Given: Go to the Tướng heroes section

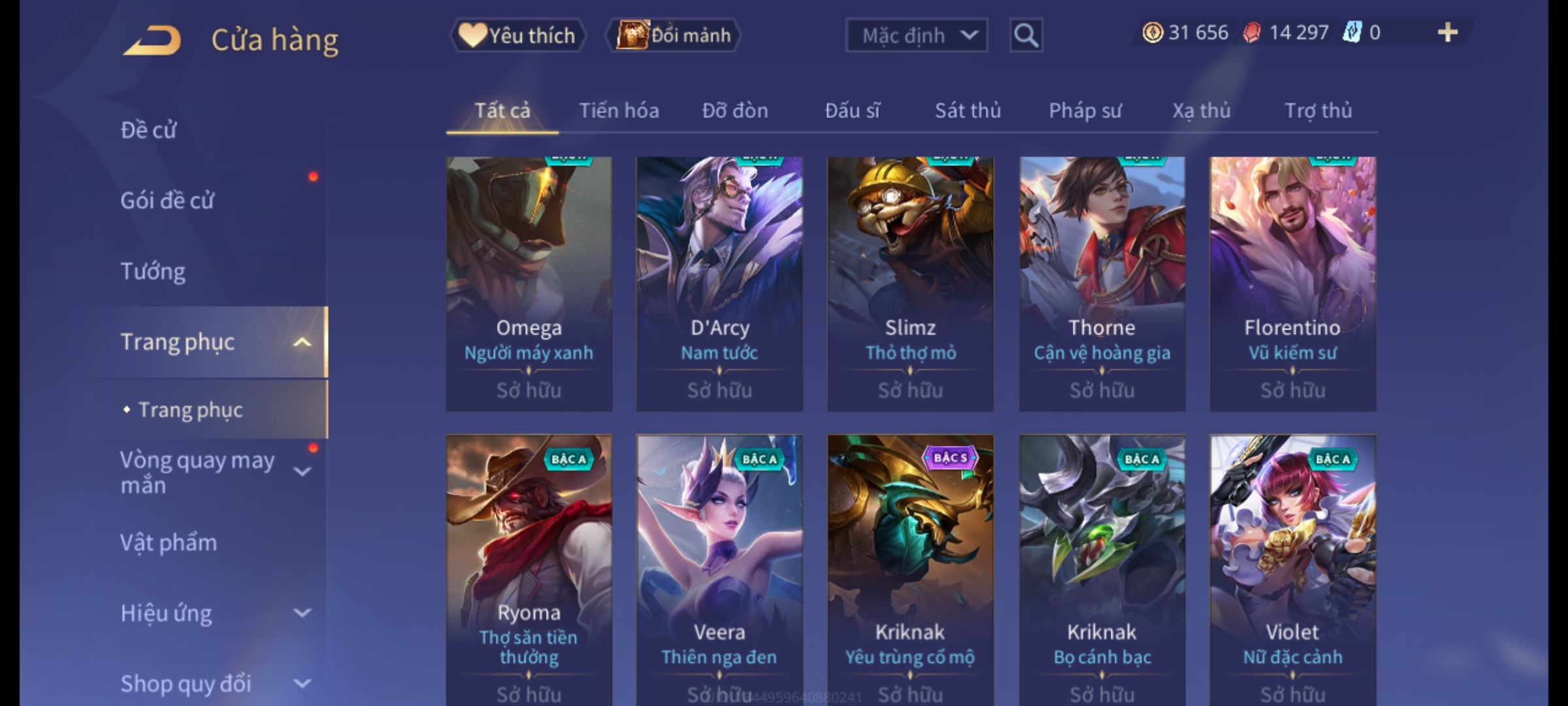Looking at the screenshot, I should click(x=153, y=271).
